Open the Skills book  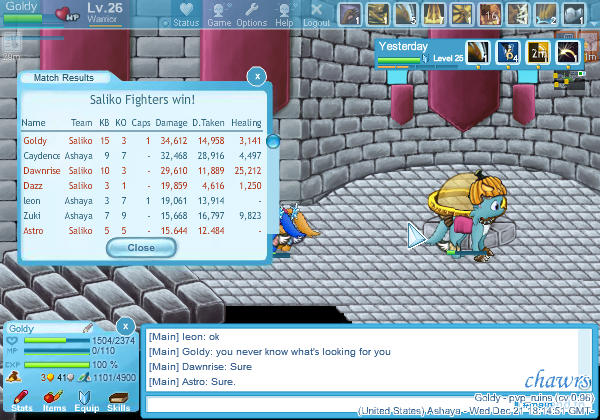[118, 402]
